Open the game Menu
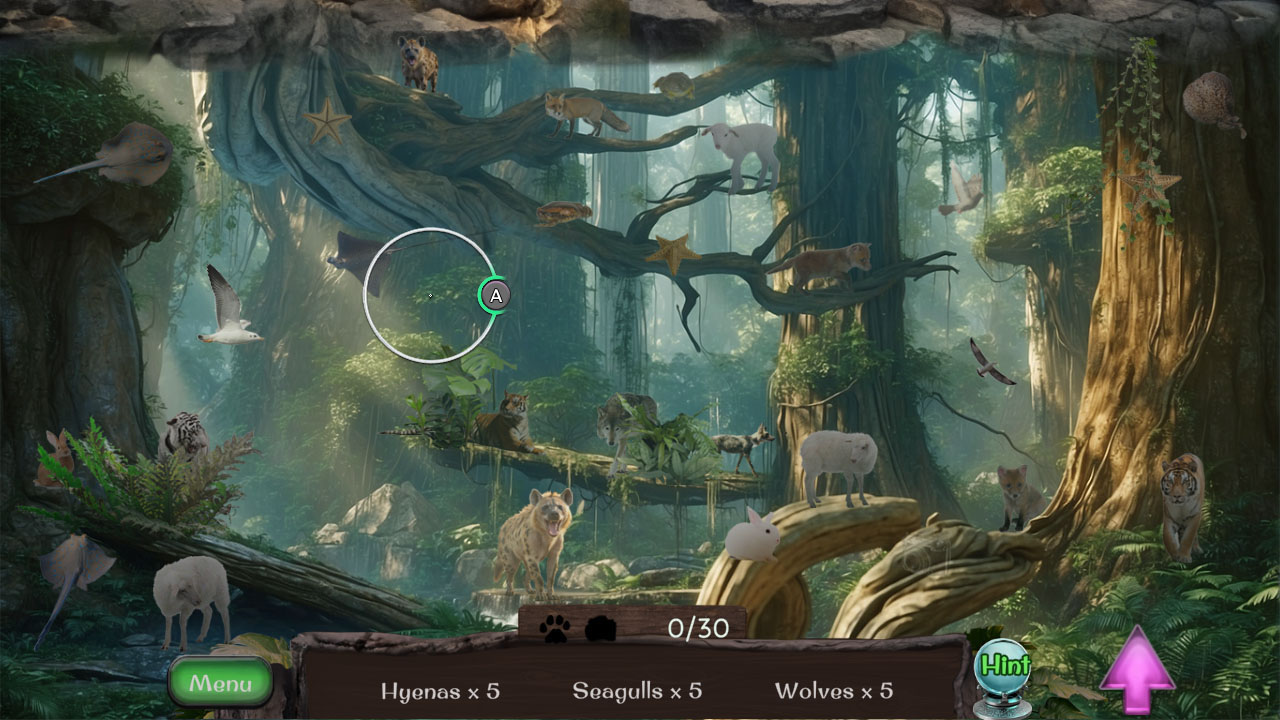This screenshot has width=1280, height=720. 220,682
